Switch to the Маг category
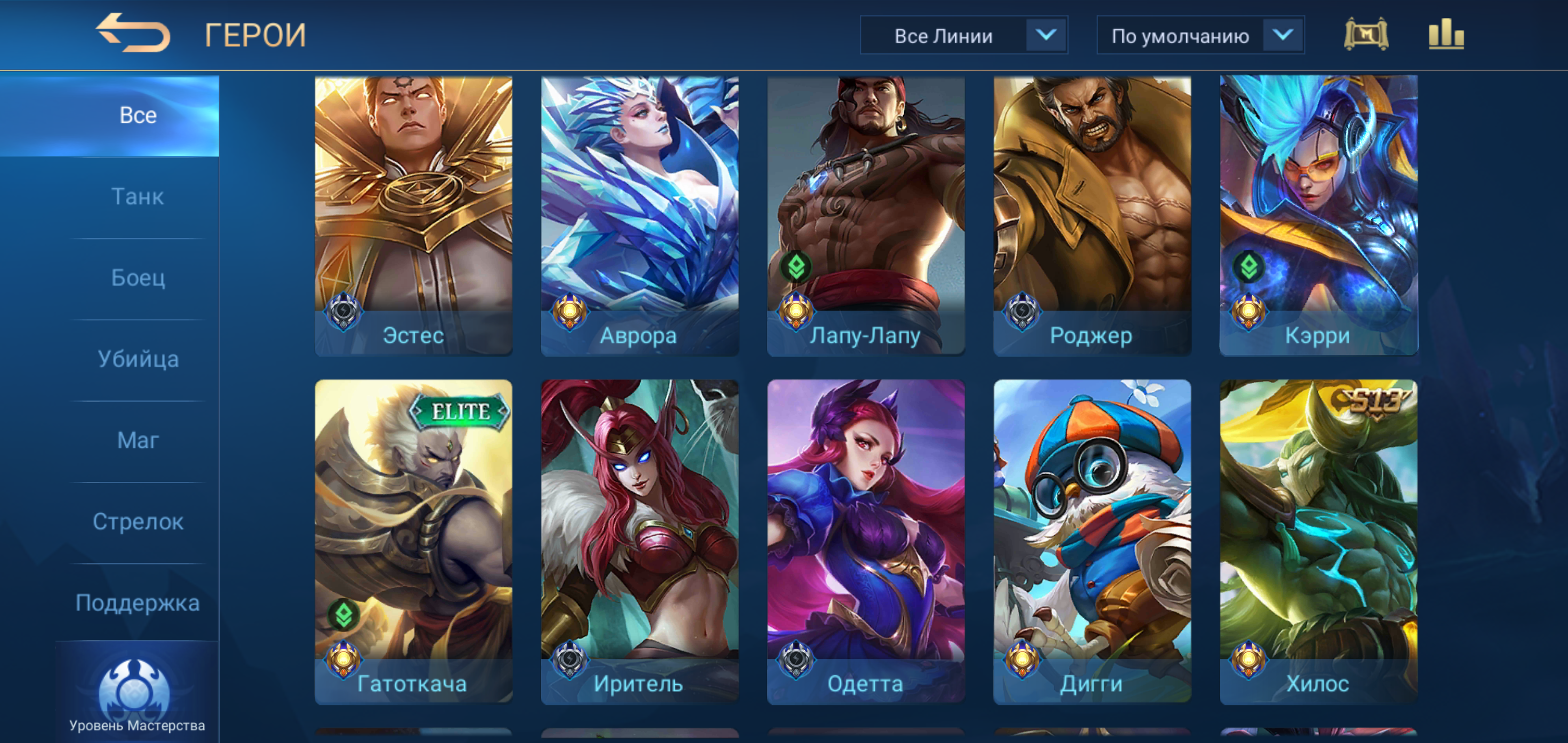This screenshot has width=1568, height=743. (138, 440)
